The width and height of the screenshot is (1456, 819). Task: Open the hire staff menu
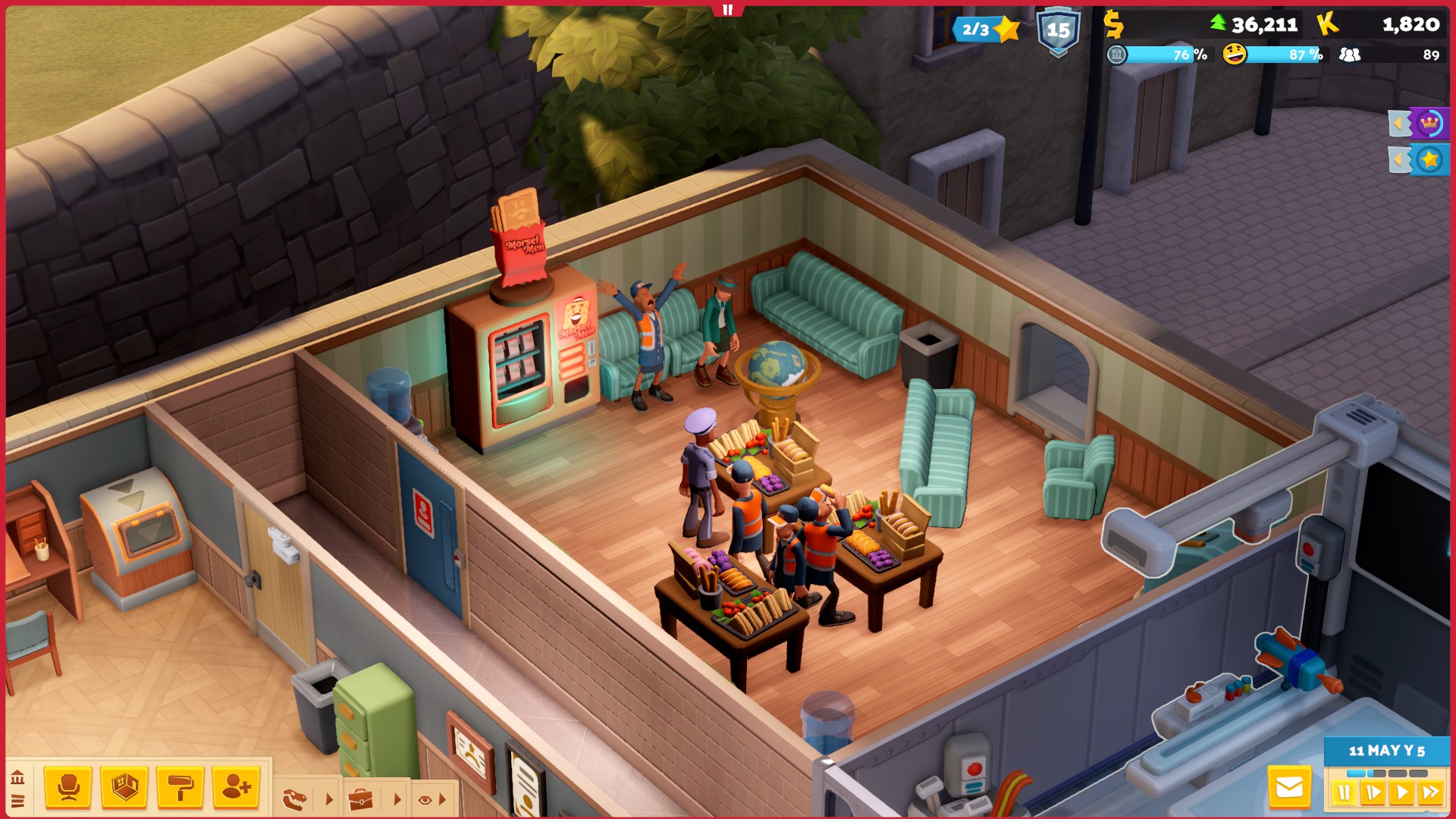[236, 788]
